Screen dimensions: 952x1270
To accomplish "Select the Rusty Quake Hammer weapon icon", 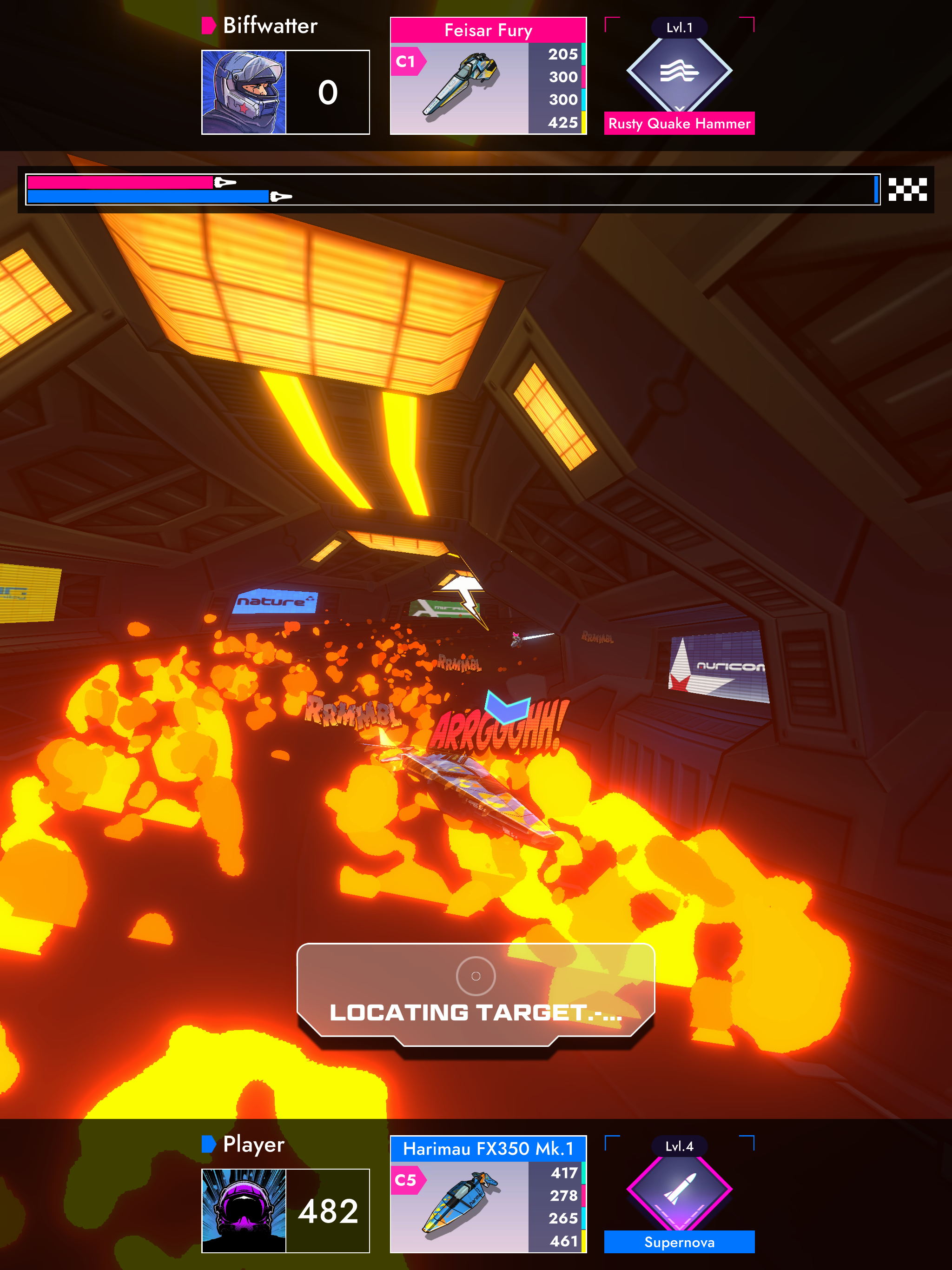I will pos(679,72).
